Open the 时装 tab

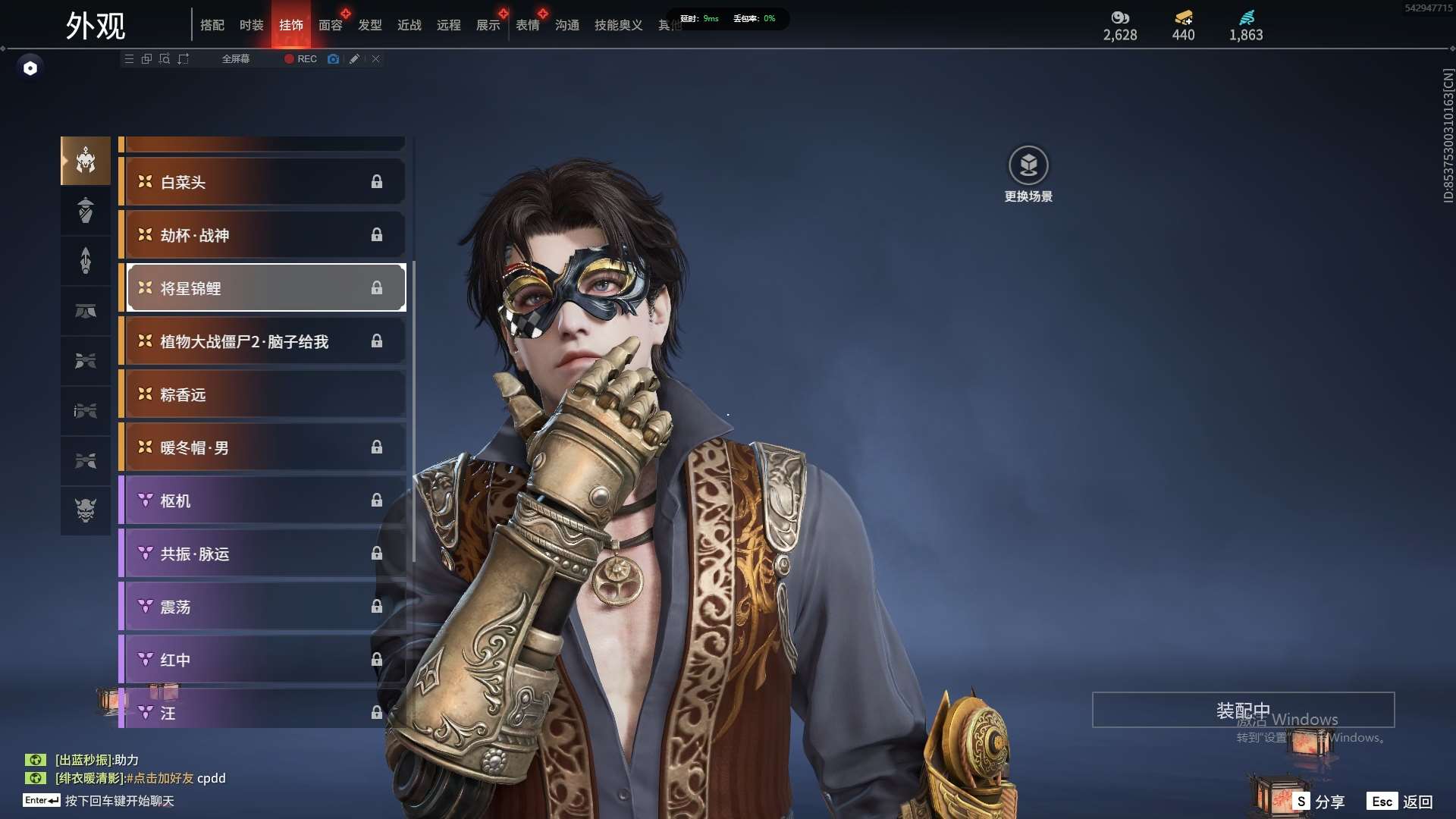tap(252, 25)
